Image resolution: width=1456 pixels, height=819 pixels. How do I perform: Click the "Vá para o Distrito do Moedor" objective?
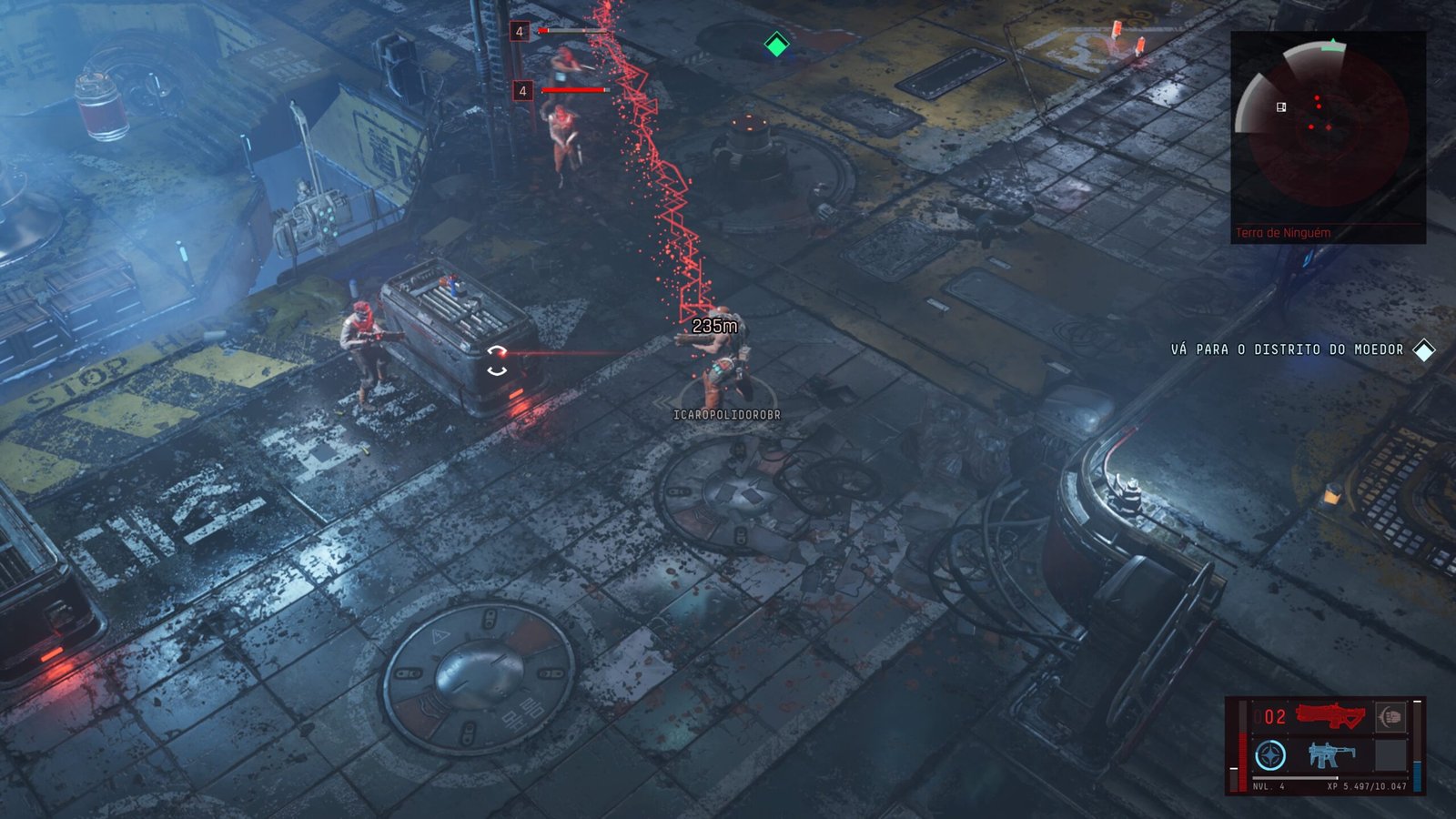(1287, 349)
